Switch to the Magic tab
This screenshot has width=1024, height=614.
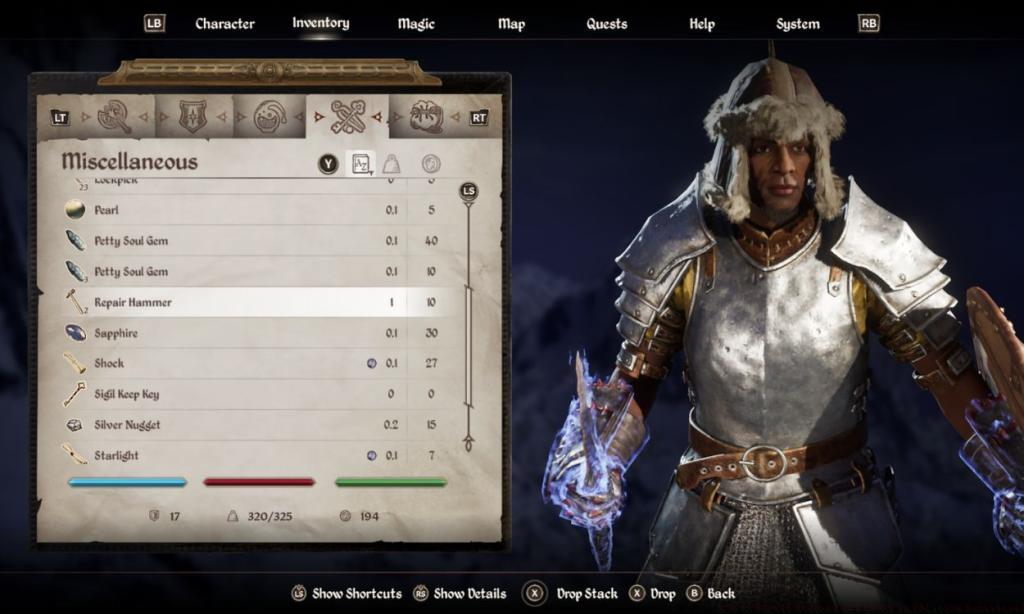point(415,23)
